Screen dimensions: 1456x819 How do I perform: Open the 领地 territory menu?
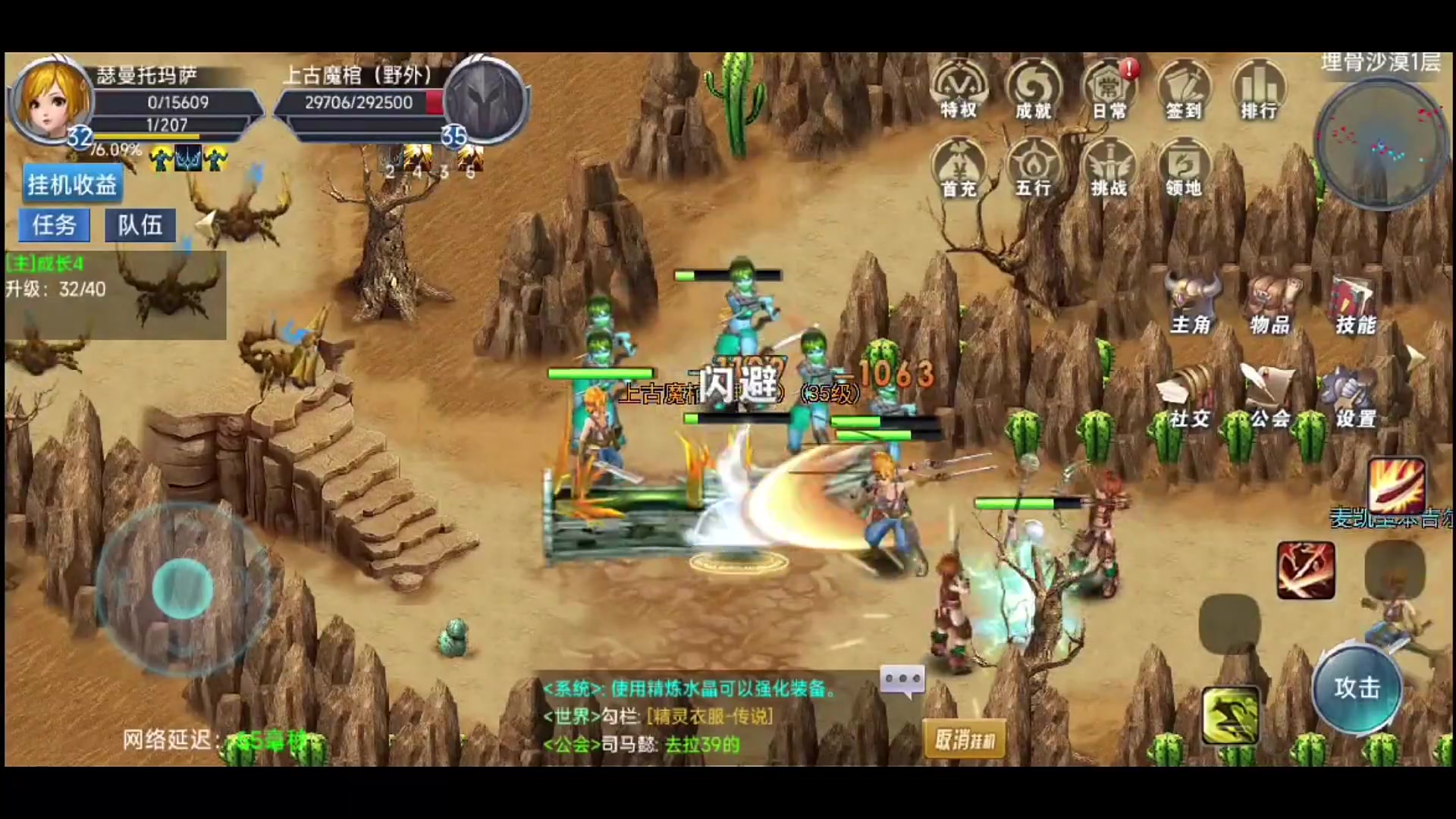(x=1184, y=168)
